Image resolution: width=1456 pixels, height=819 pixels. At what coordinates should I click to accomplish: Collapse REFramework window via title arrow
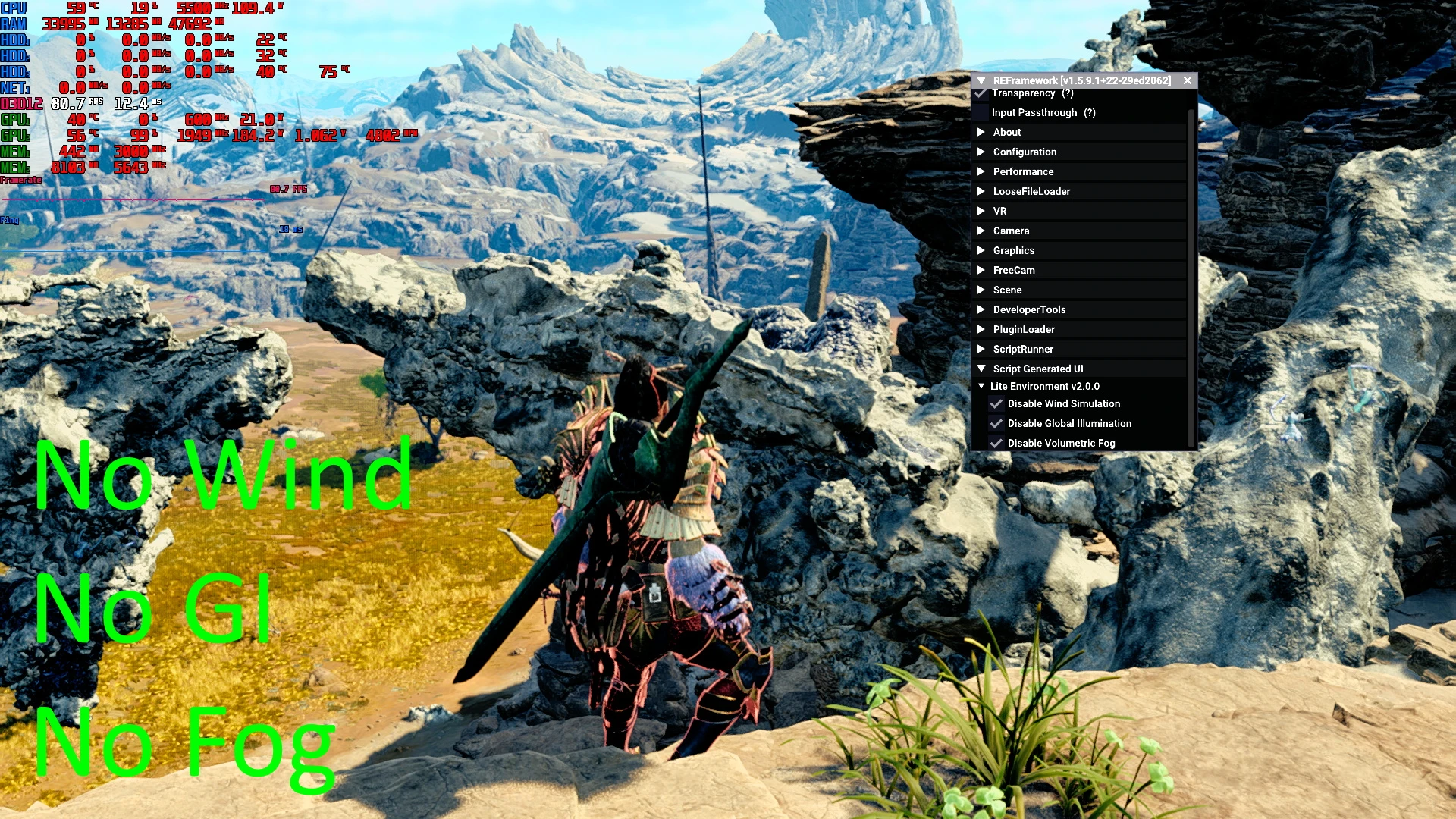tap(981, 80)
